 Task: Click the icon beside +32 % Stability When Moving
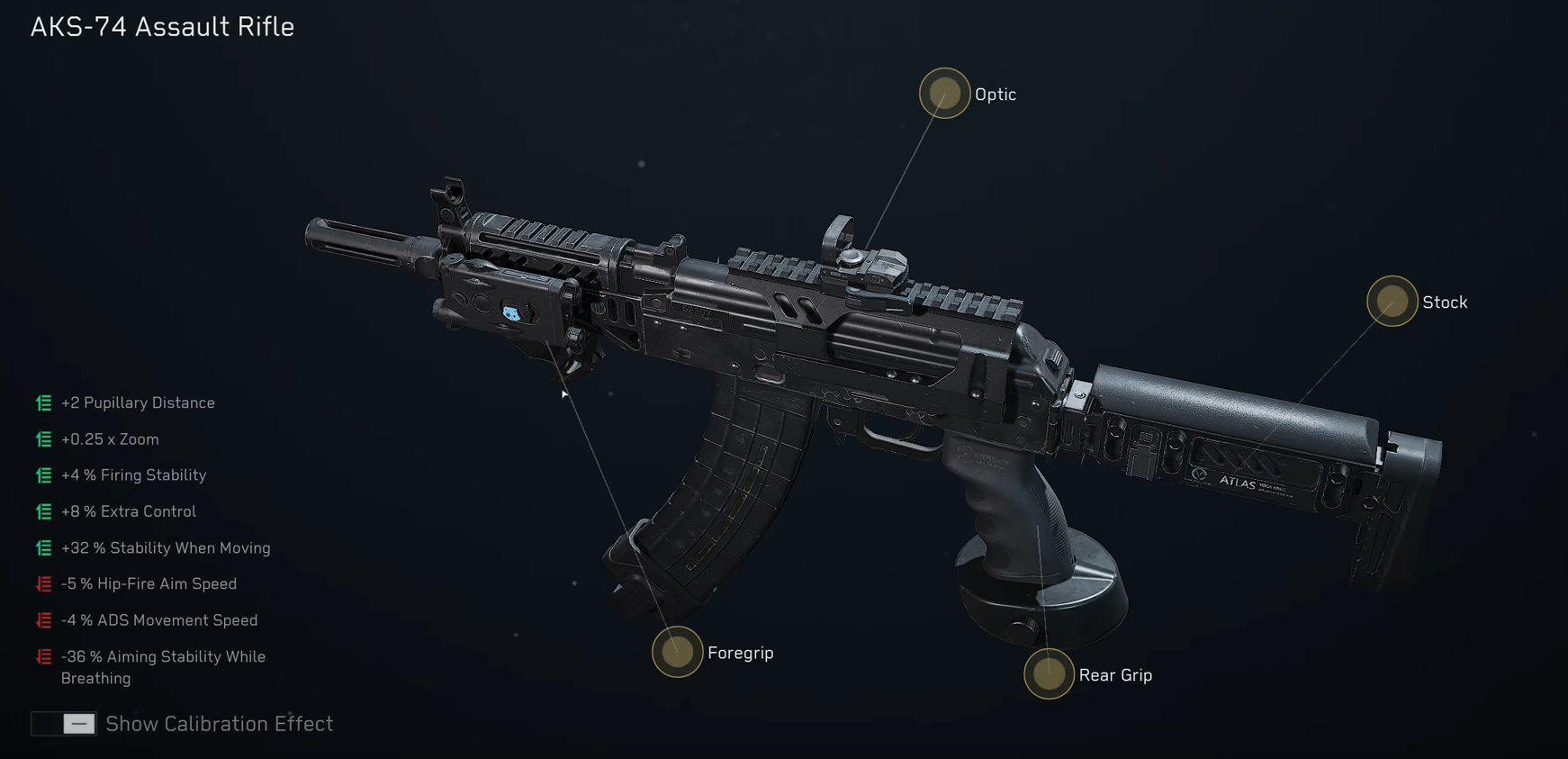[x=42, y=547]
